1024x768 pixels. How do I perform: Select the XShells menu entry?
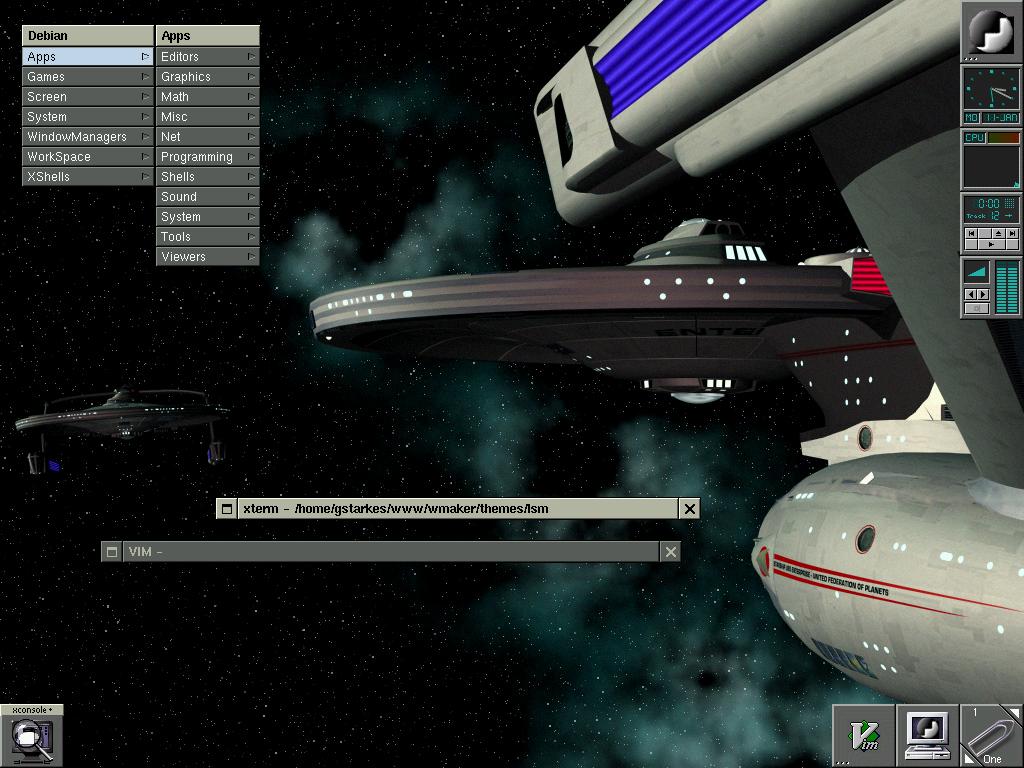pos(87,177)
